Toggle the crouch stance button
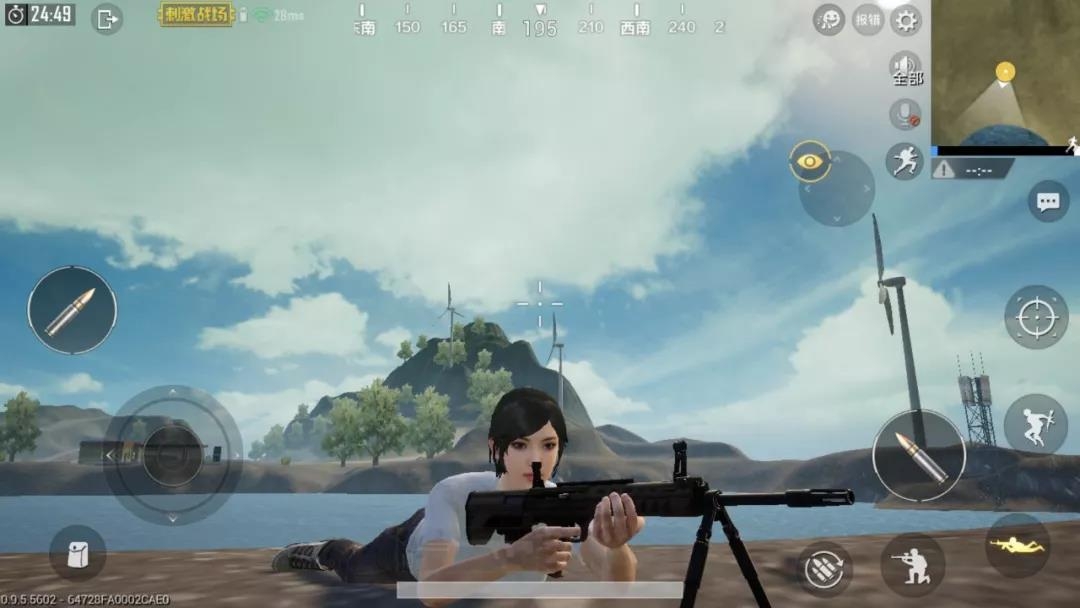Screen dimensions: 1080x608 tap(912, 564)
